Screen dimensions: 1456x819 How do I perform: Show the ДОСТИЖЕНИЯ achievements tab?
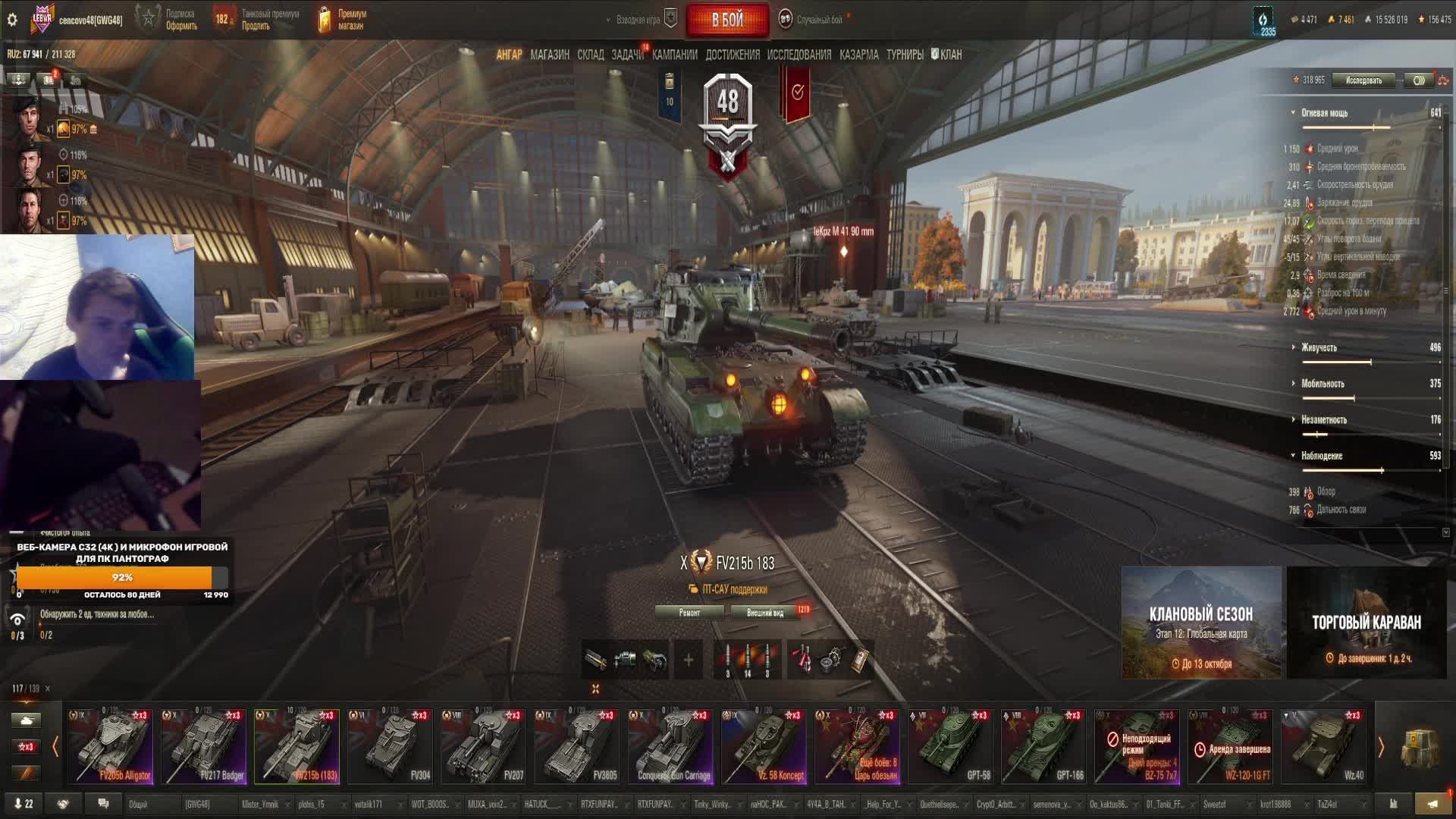(x=732, y=55)
